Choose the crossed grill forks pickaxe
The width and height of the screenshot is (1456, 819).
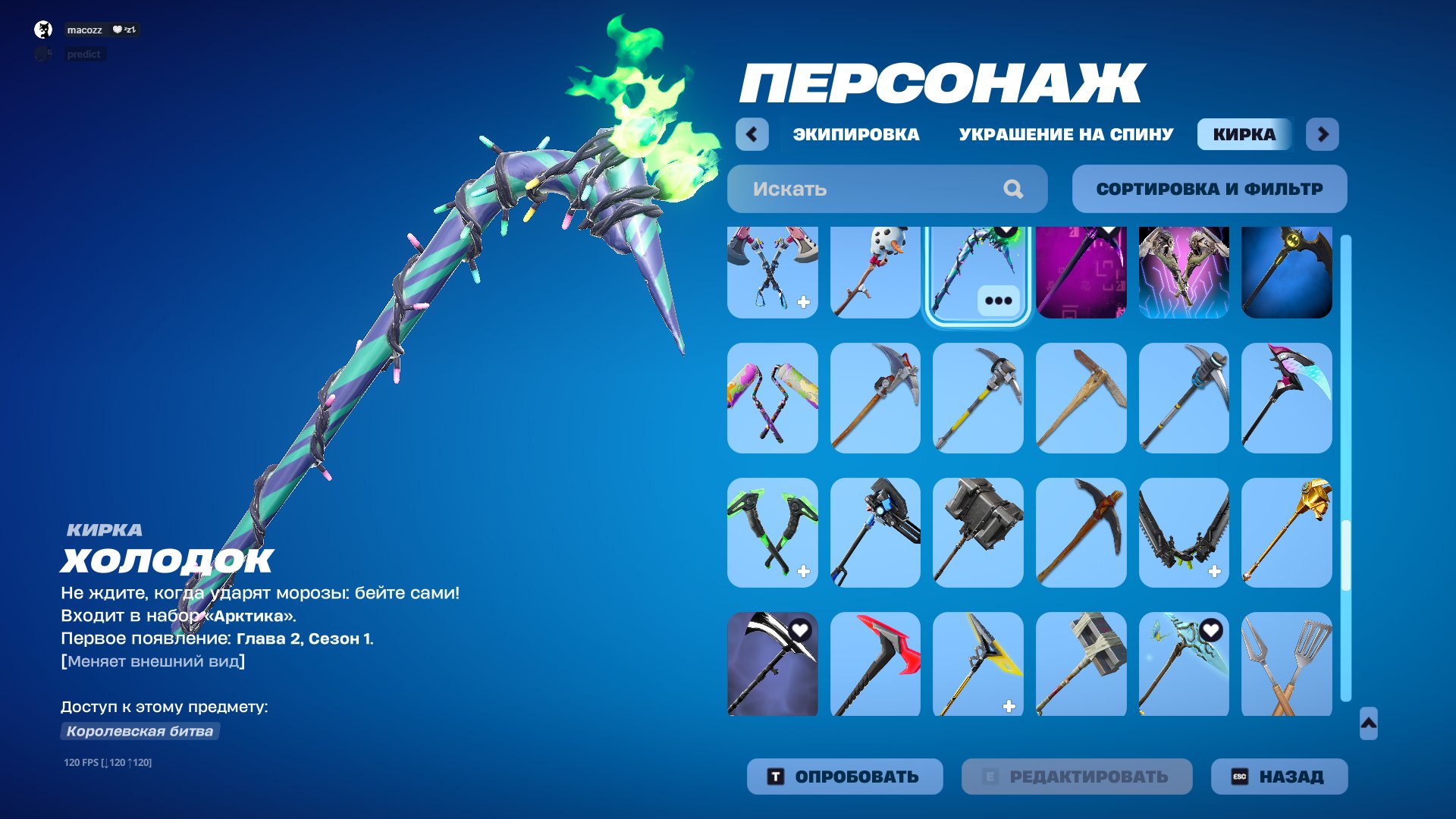click(x=1288, y=664)
